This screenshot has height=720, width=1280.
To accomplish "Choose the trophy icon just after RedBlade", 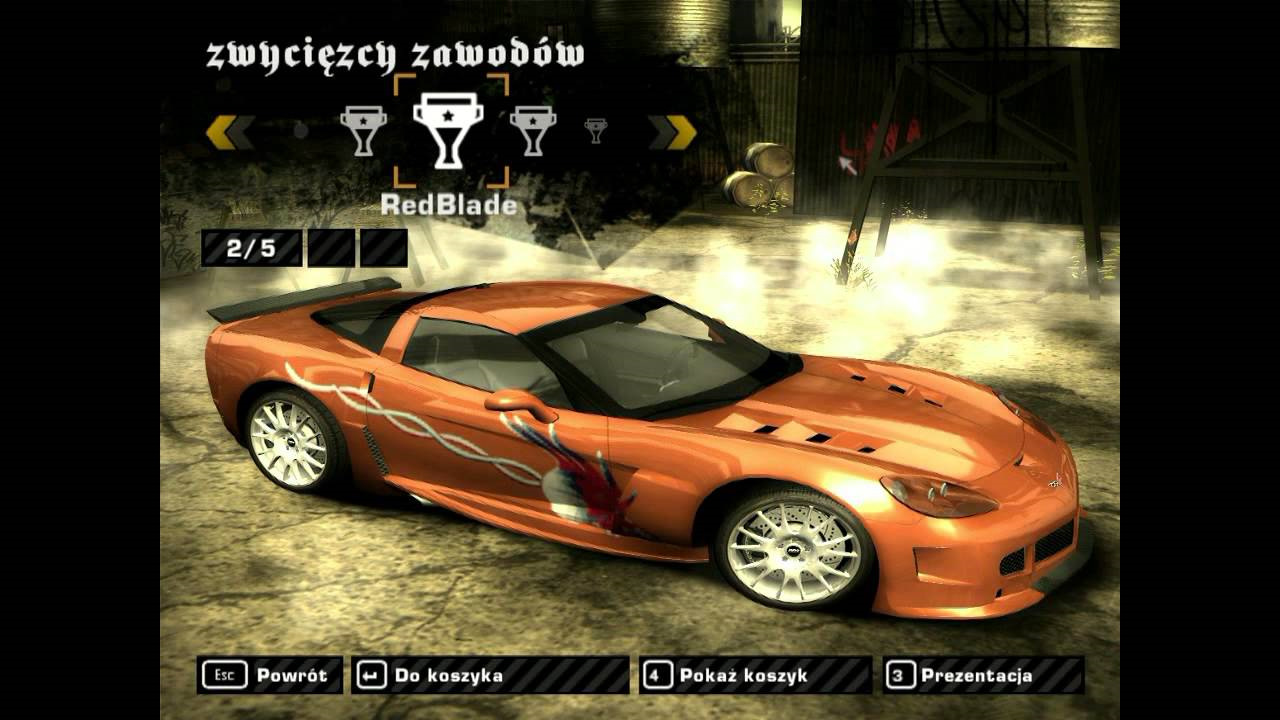I will coord(532,130).
